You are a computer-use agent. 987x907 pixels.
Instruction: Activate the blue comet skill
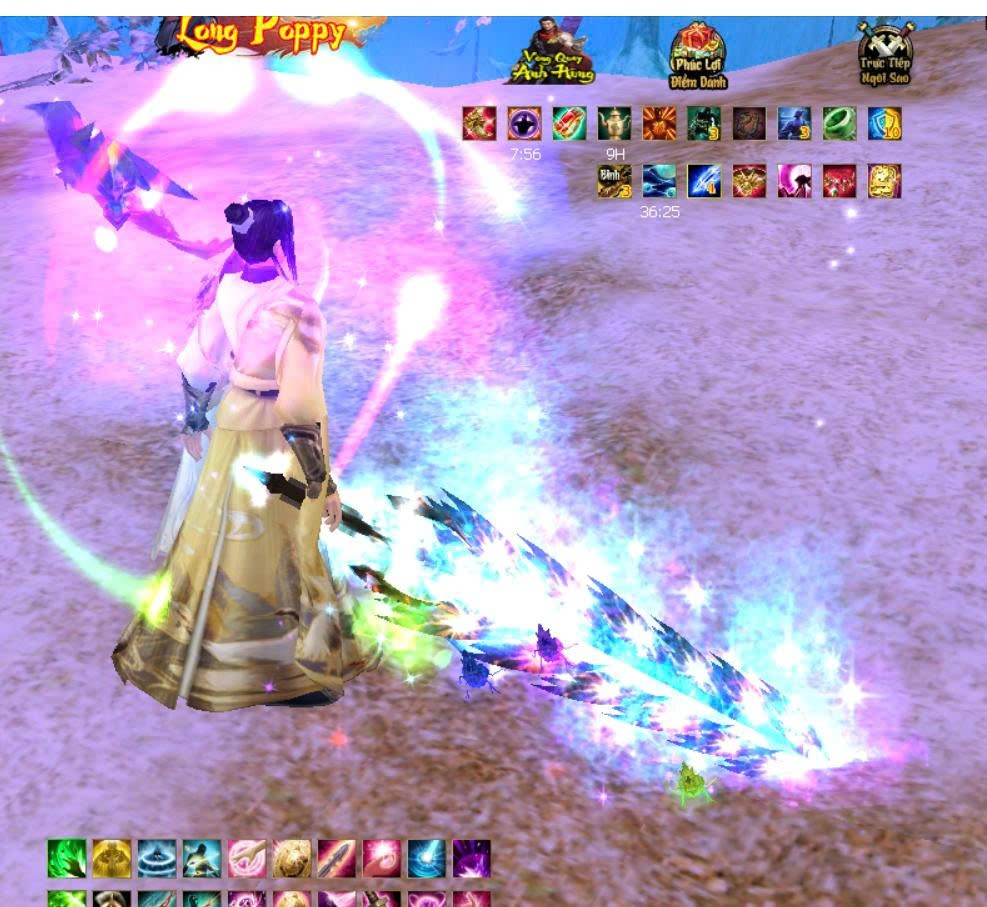427,858
